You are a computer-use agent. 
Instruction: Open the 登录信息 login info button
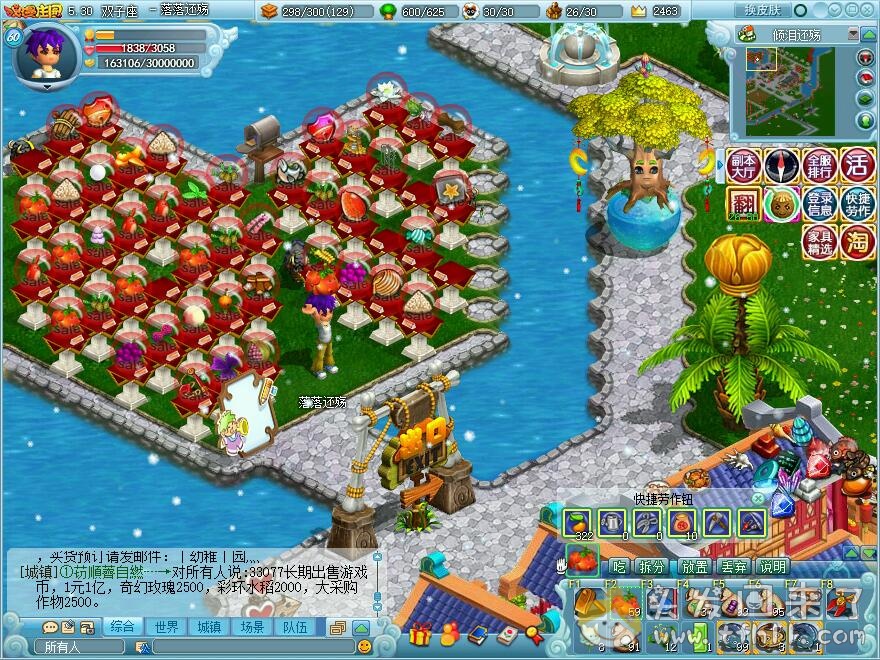tap(819, 203)
